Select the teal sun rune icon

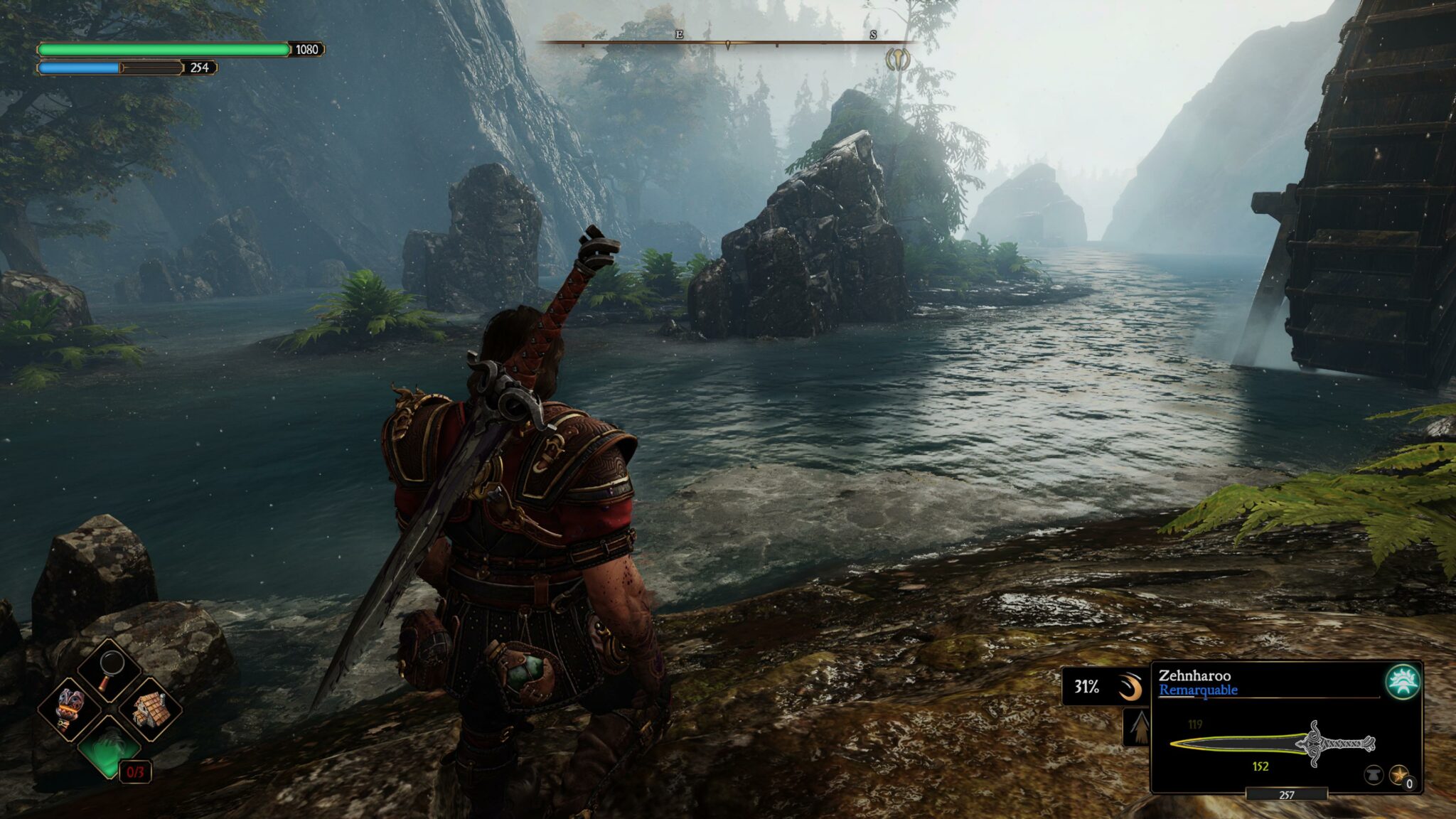[x=1403, y=682]
